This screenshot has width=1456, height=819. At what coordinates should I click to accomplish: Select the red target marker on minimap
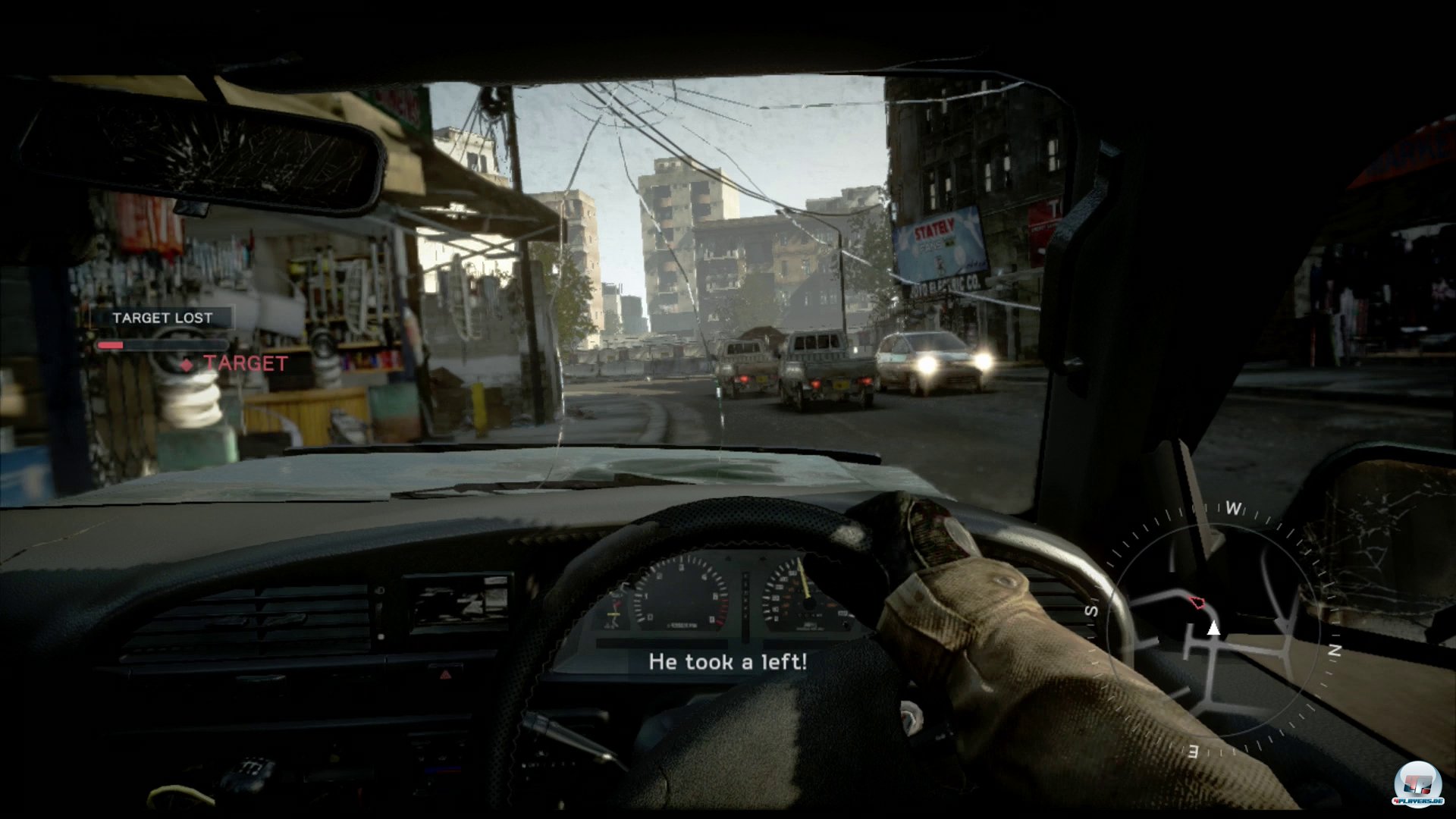pos(1198,603)
